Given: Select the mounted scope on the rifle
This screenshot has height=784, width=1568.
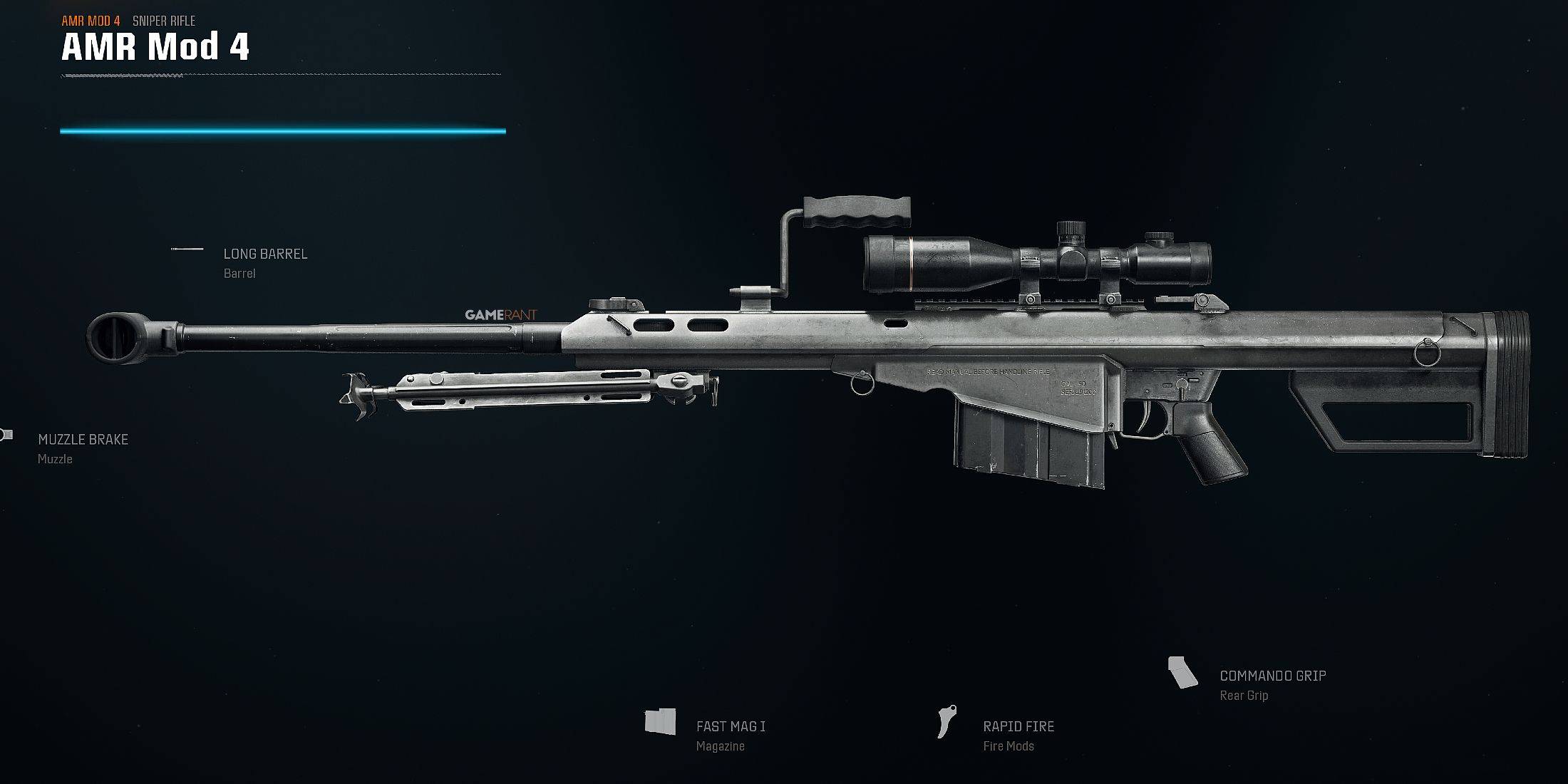Looking at the screenshot, I should click(1033, 259).
